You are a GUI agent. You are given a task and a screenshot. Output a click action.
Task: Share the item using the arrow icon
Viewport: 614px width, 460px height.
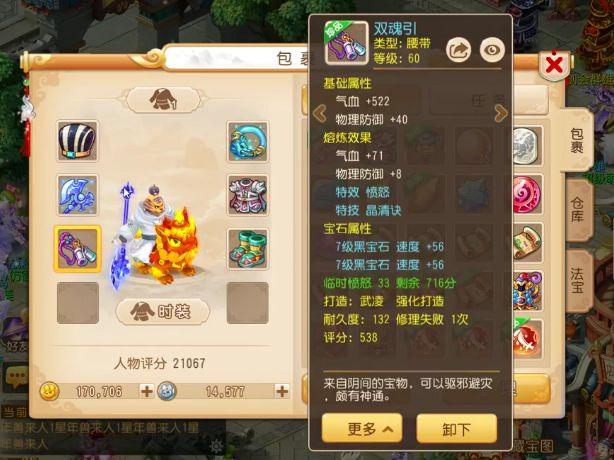[x=457, y=48]
